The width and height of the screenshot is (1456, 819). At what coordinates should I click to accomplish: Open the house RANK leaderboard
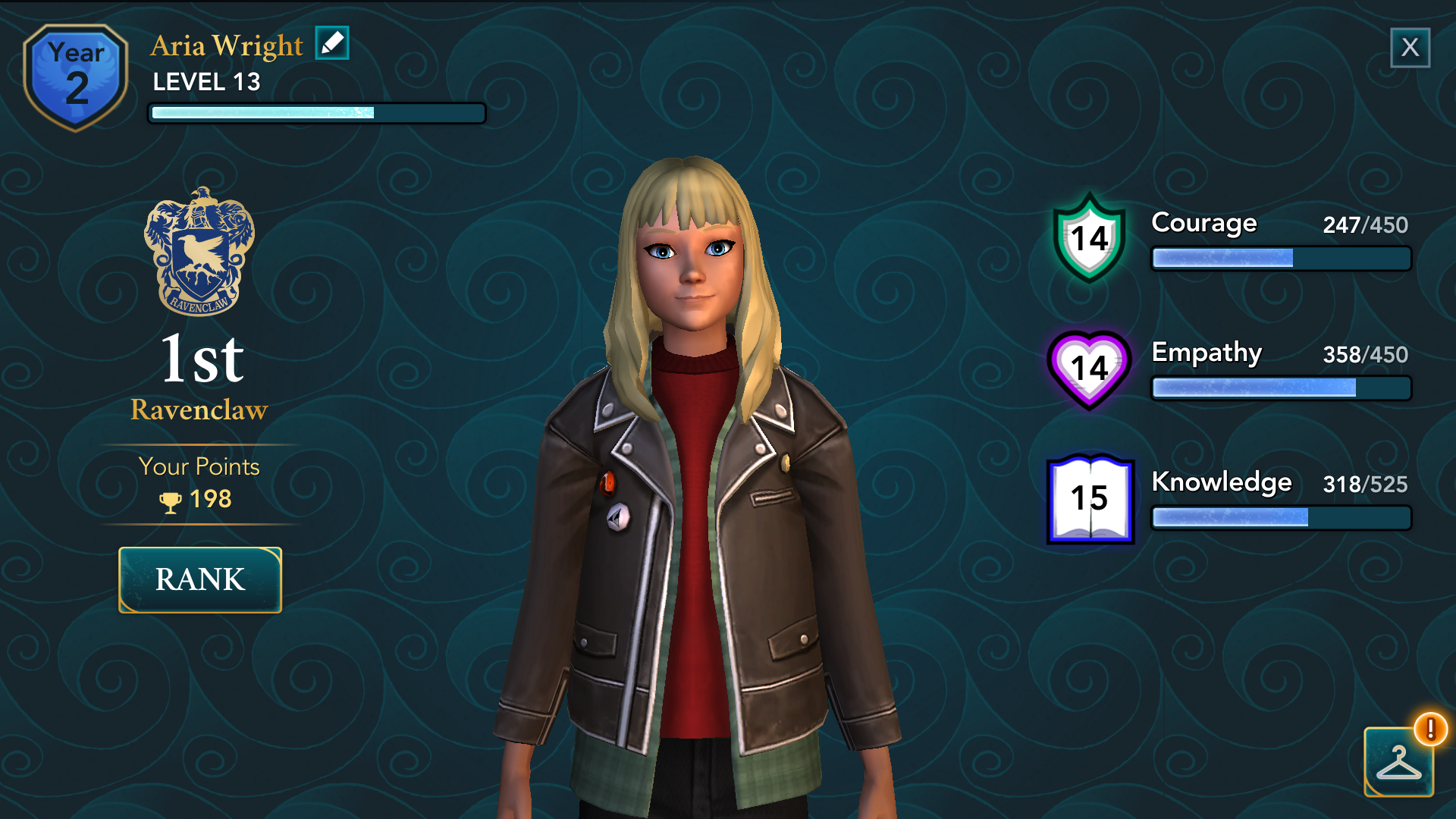point(200,579)
